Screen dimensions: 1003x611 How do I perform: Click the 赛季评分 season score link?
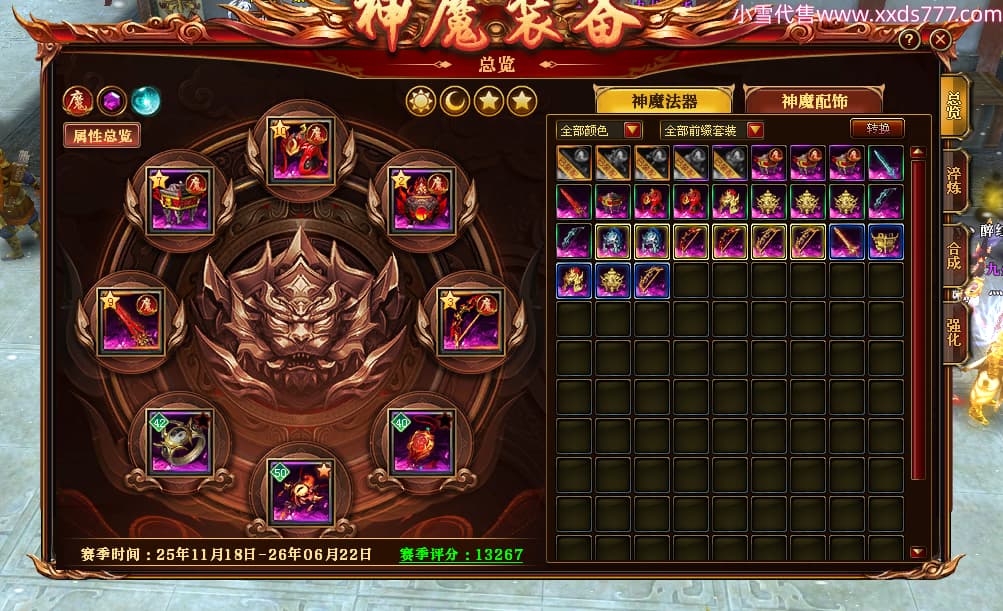coord(461,554)
